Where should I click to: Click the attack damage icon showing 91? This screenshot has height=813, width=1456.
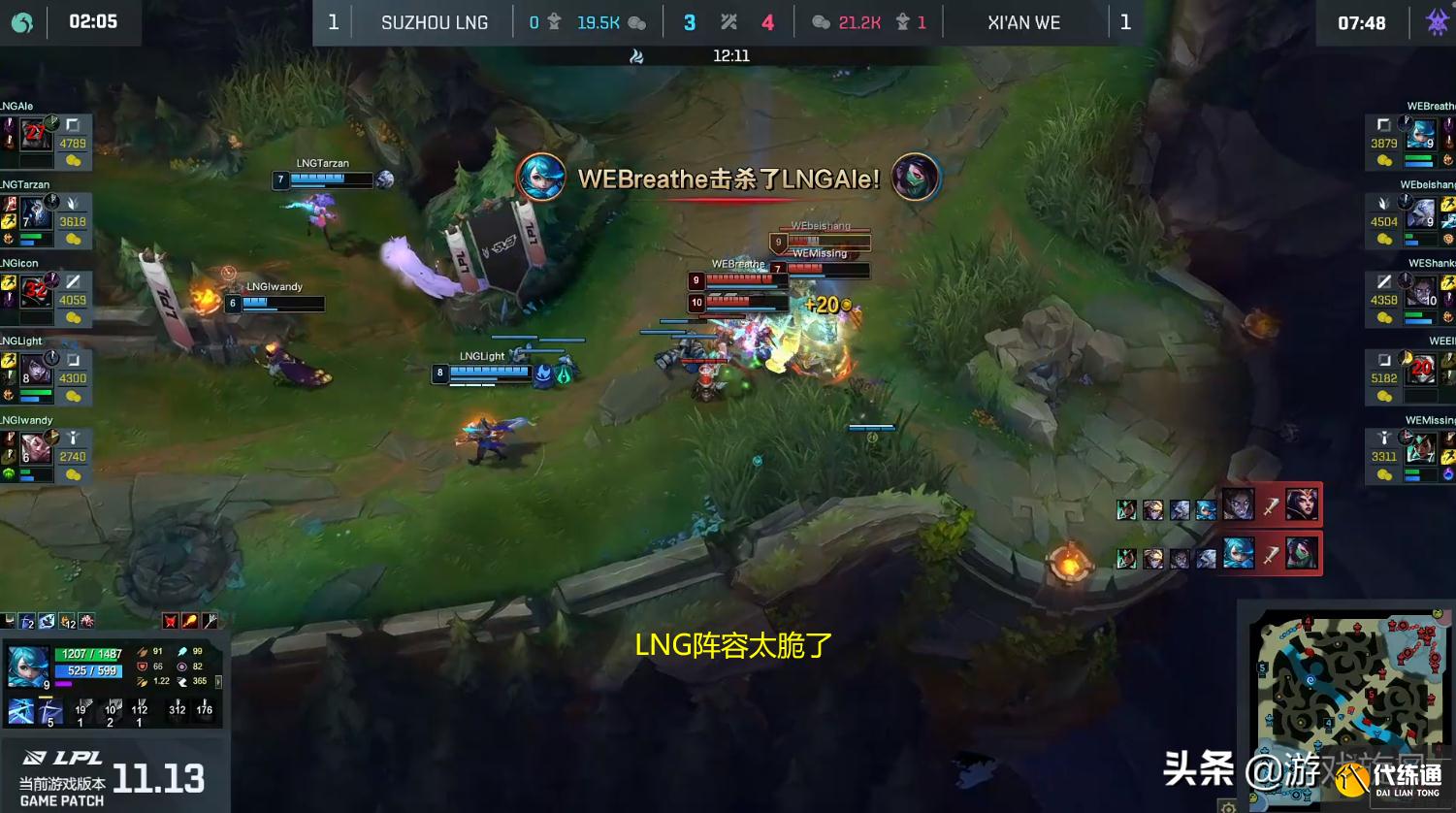[x=142, y=651]
